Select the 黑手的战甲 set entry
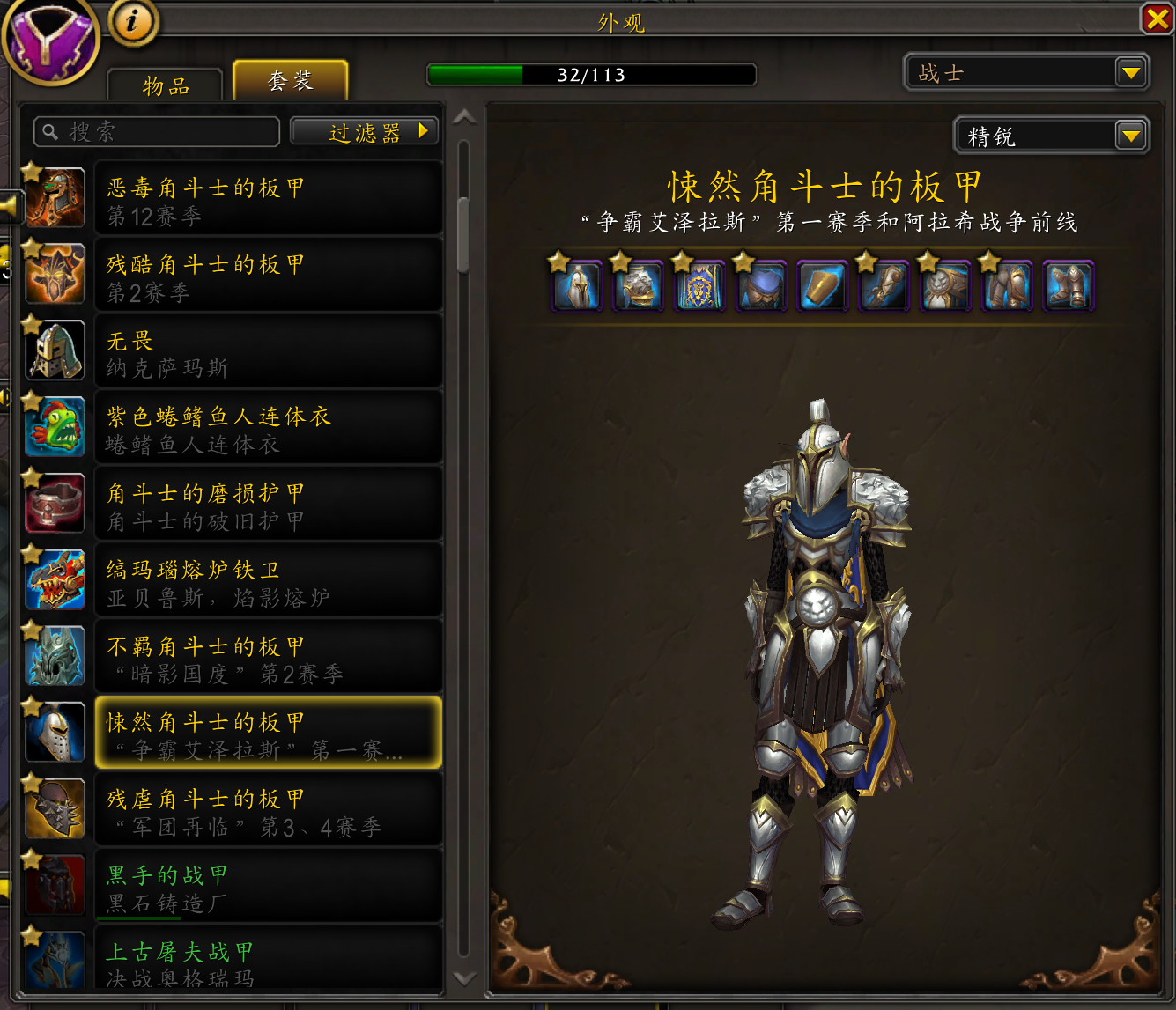 [269, 885]
